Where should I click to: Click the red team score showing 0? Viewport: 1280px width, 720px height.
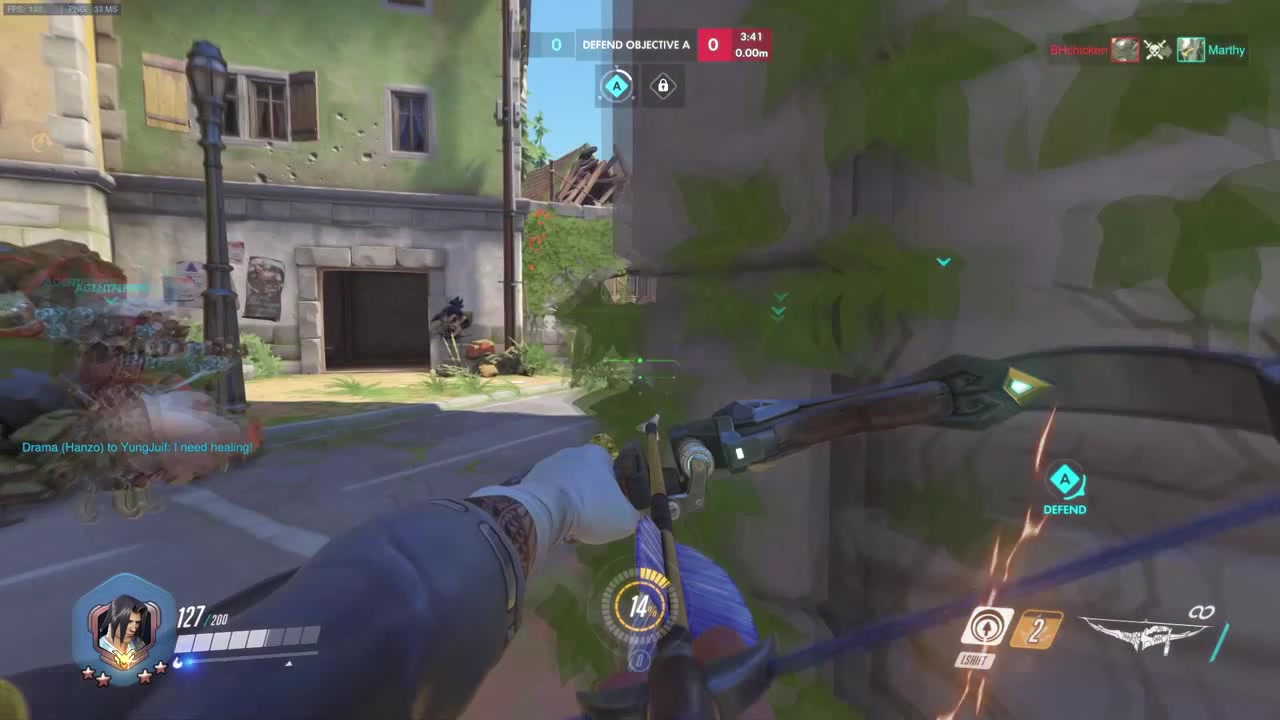click(713, 44)
